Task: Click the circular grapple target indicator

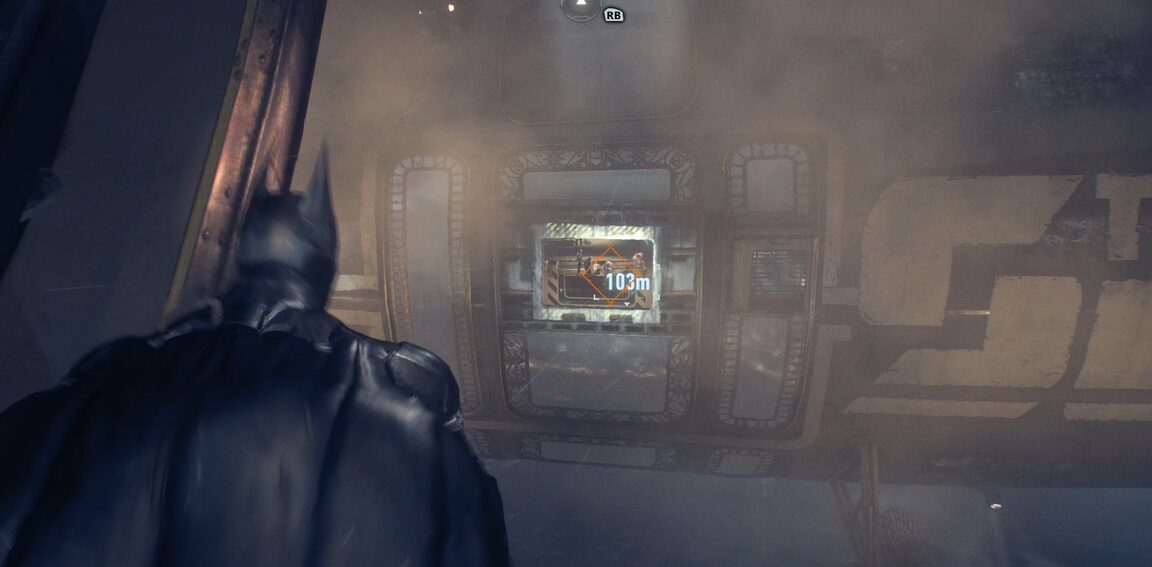Action: point(578,9)
